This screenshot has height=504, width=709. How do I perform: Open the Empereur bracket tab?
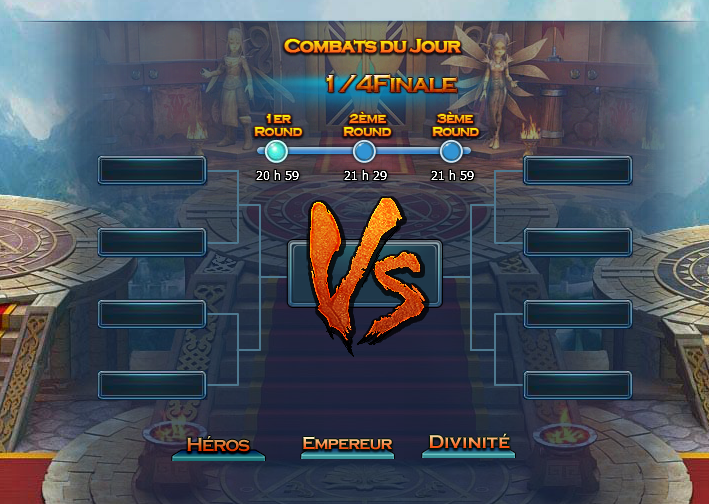point(347,445)
